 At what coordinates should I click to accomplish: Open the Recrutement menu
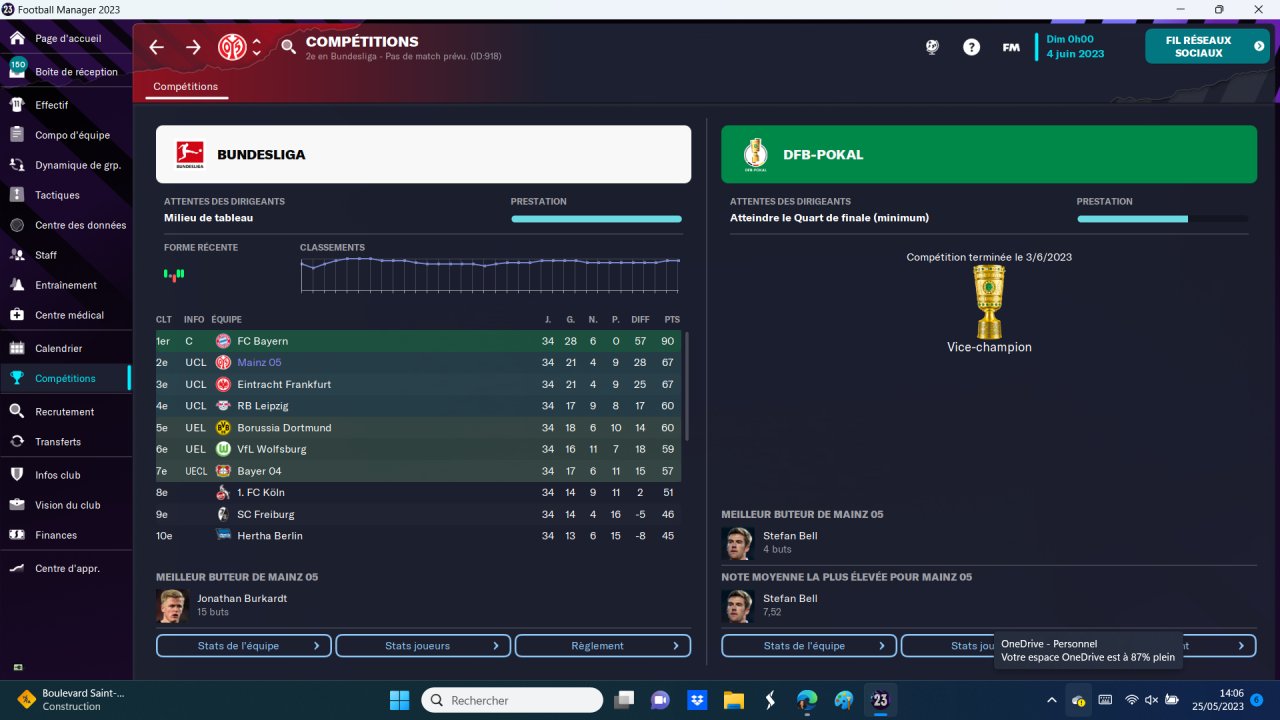tap(64, 411)
